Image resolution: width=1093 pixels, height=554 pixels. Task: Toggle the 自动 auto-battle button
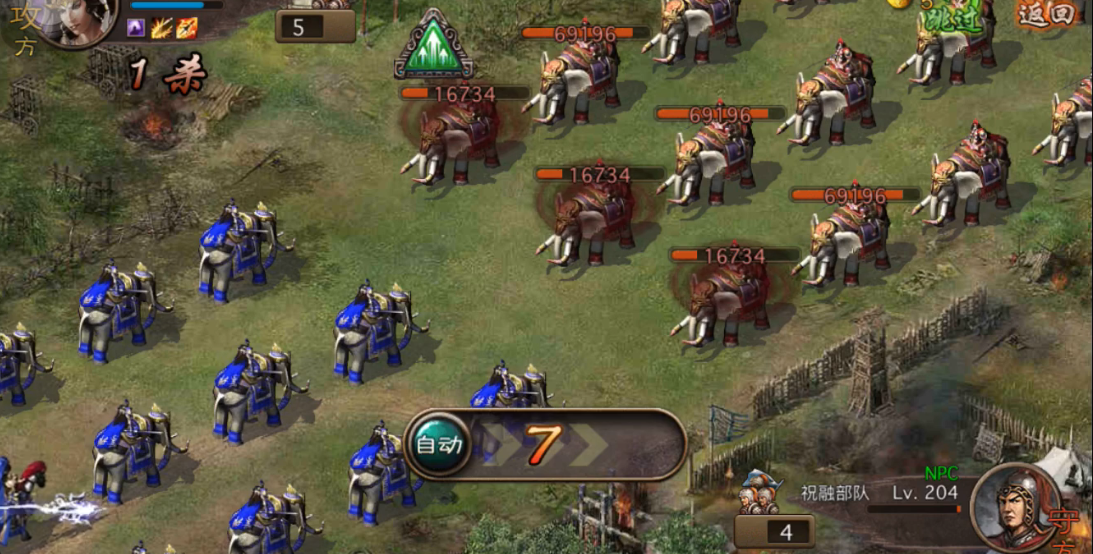coord(439,444)
